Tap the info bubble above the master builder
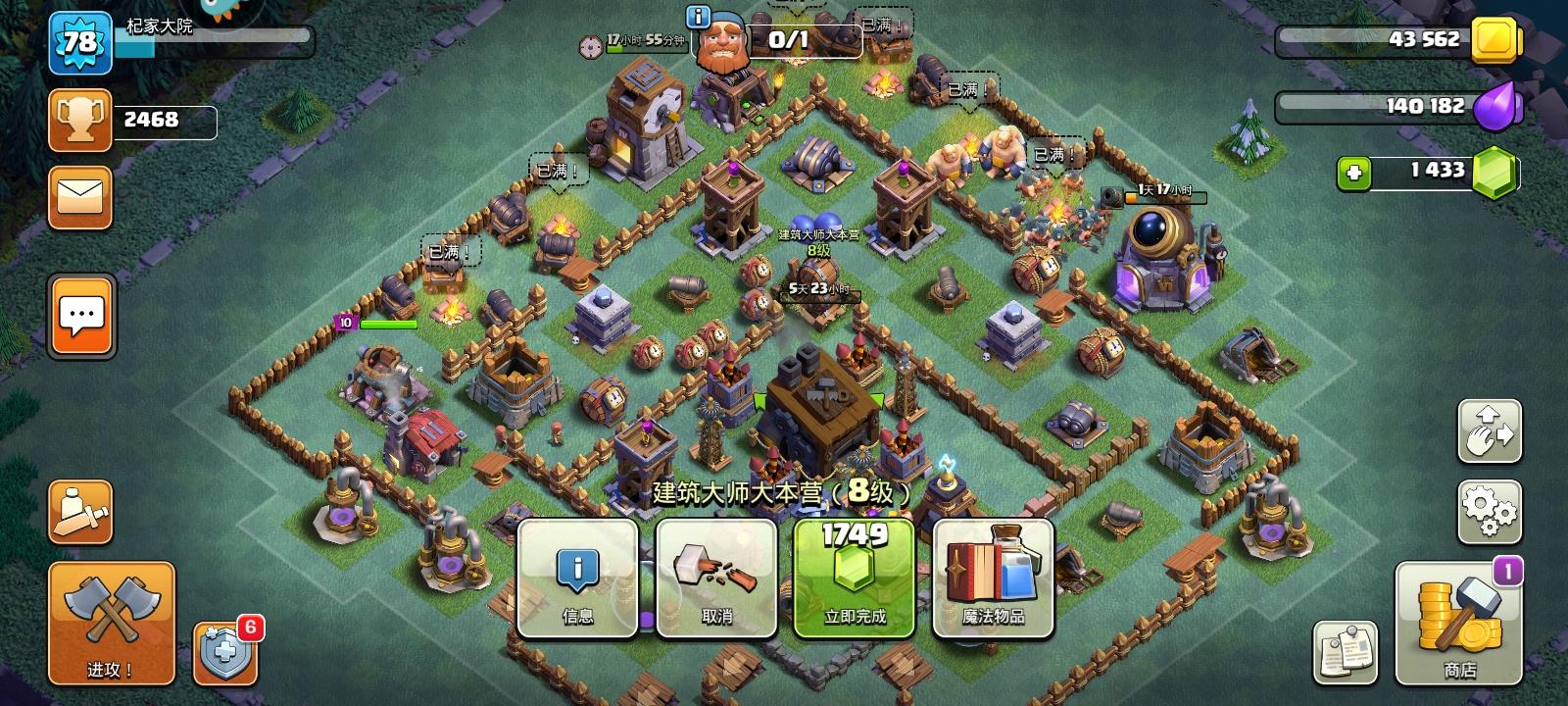This screenshot has width=1568, height=706. 699,15
